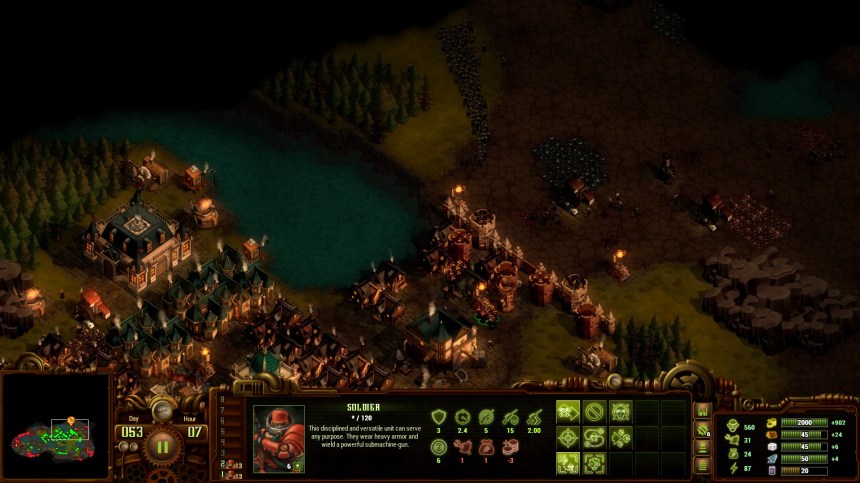Image resolution: width=860 pixels, height=483 pixels.
Task: Pause the game with the round button
Action: pyautogui.click(x=162, y=446)
